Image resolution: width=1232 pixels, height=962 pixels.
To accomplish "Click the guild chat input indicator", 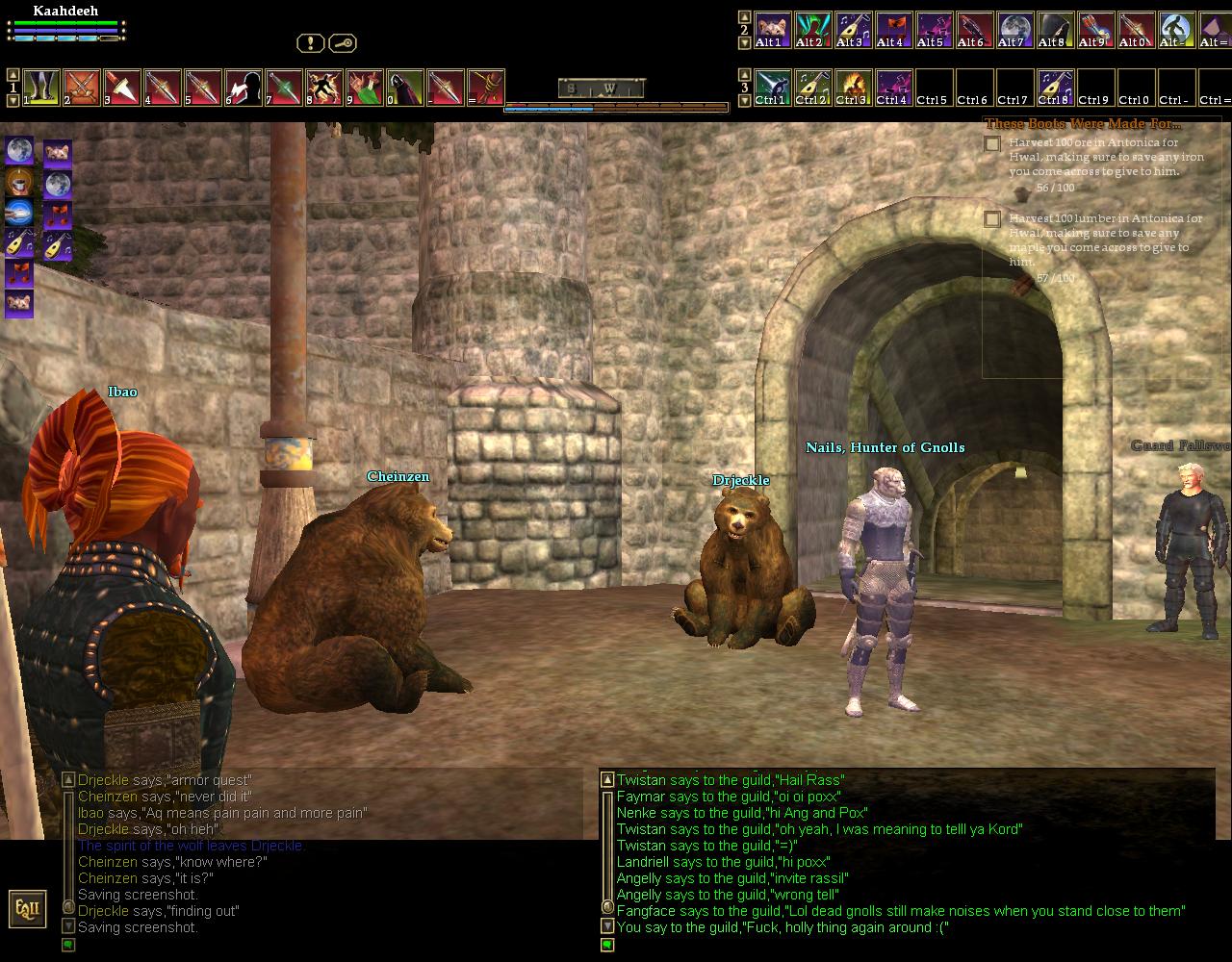I will [x=607, y=945].
